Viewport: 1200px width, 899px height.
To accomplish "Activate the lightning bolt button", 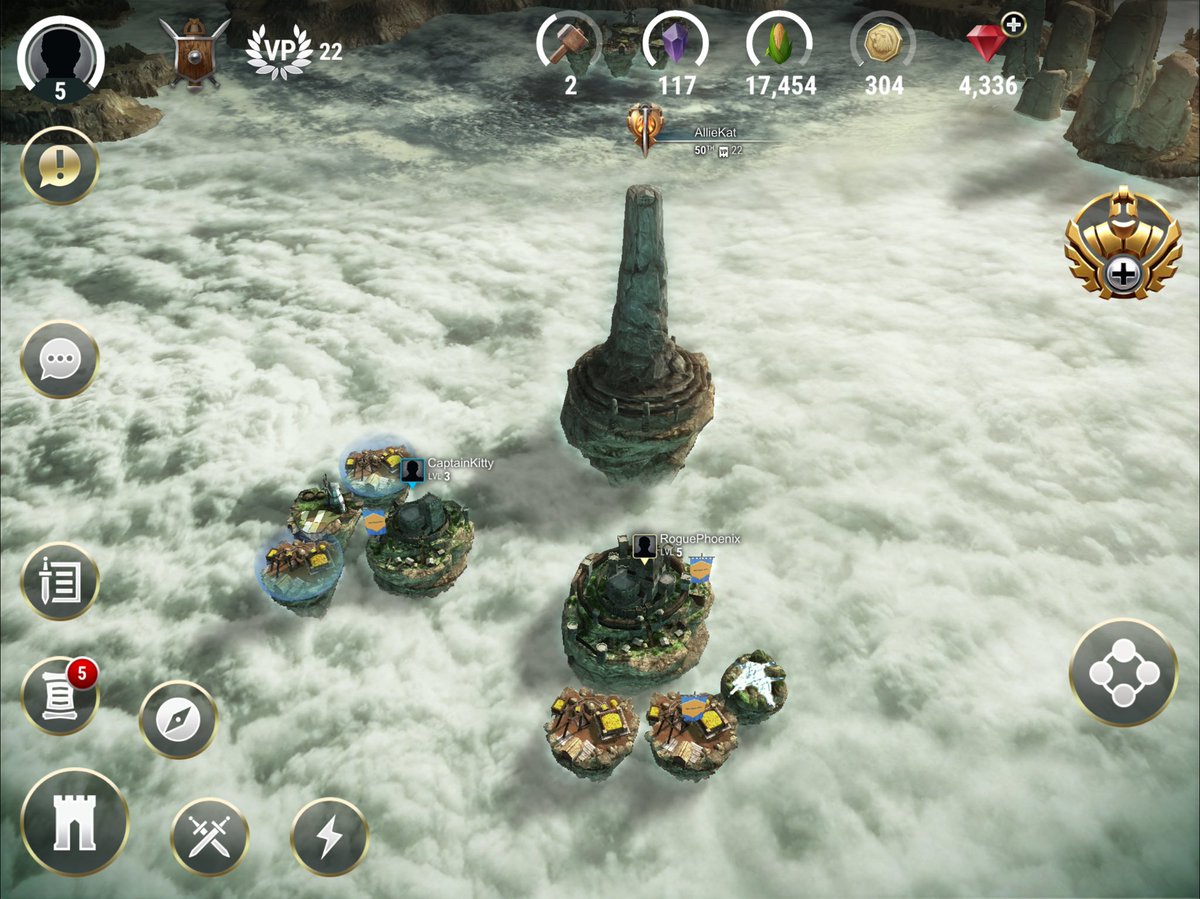I will point(330,836).
